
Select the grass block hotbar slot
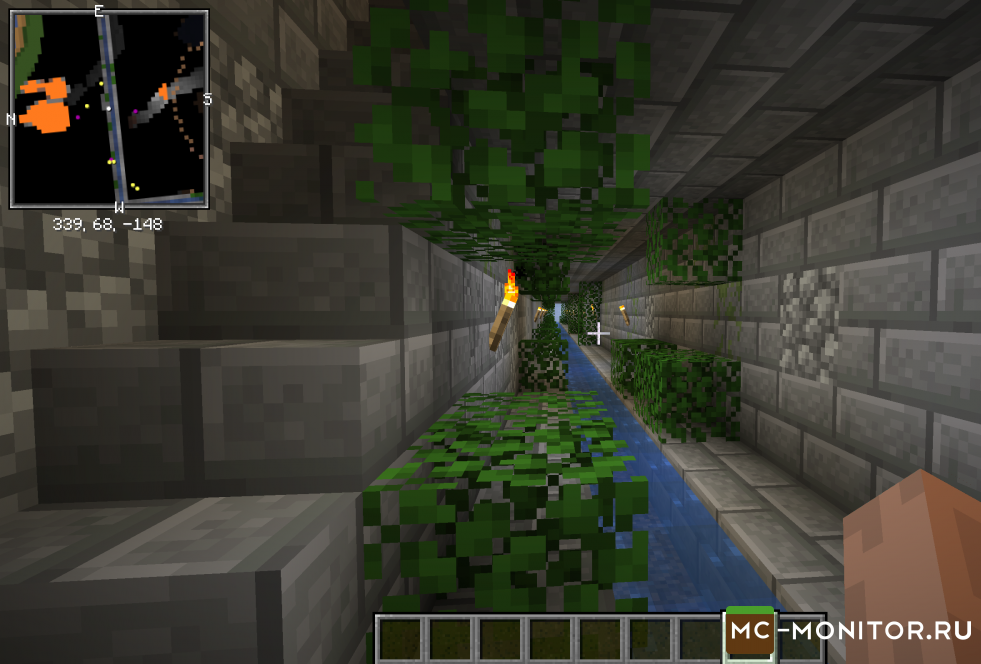[749, 635]
